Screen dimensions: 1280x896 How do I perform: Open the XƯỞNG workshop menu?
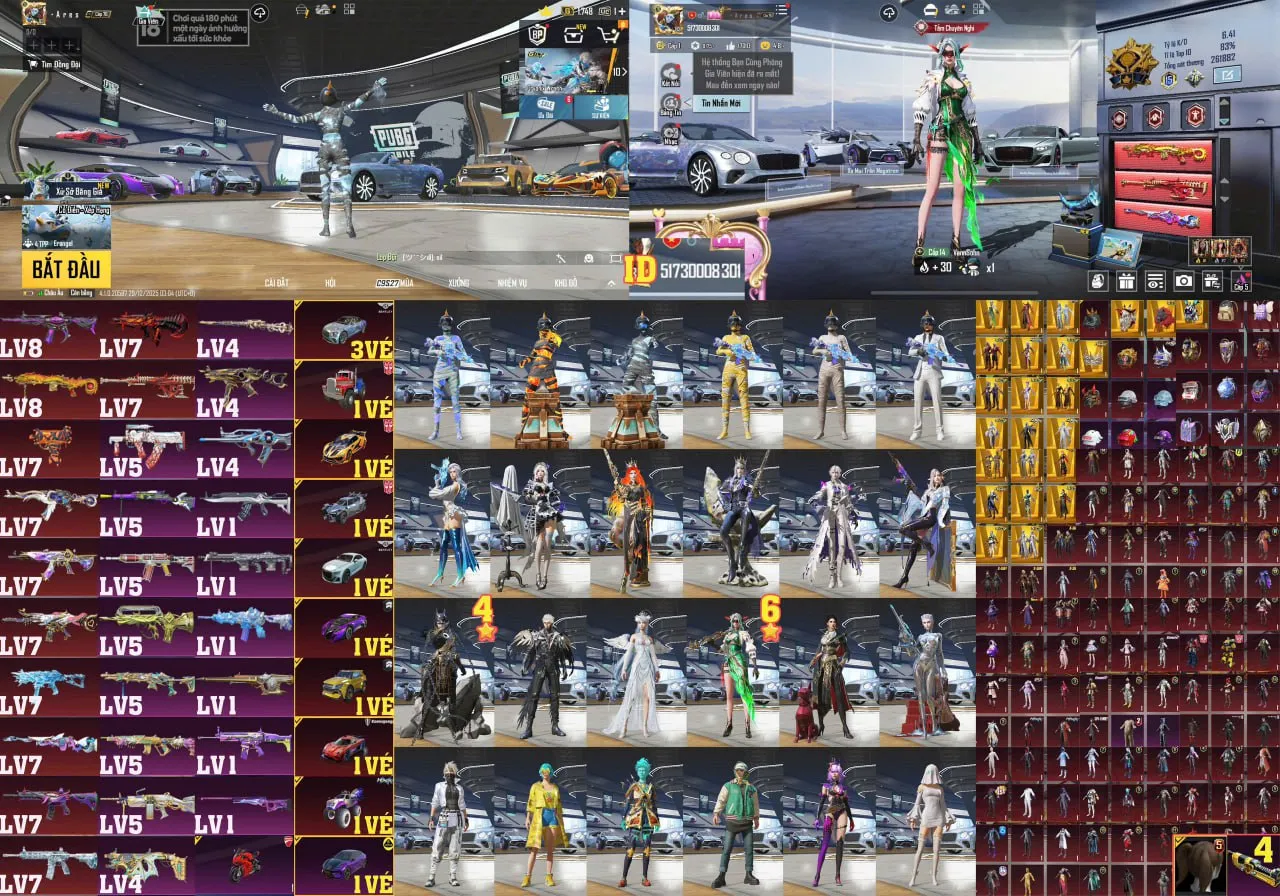459,283
